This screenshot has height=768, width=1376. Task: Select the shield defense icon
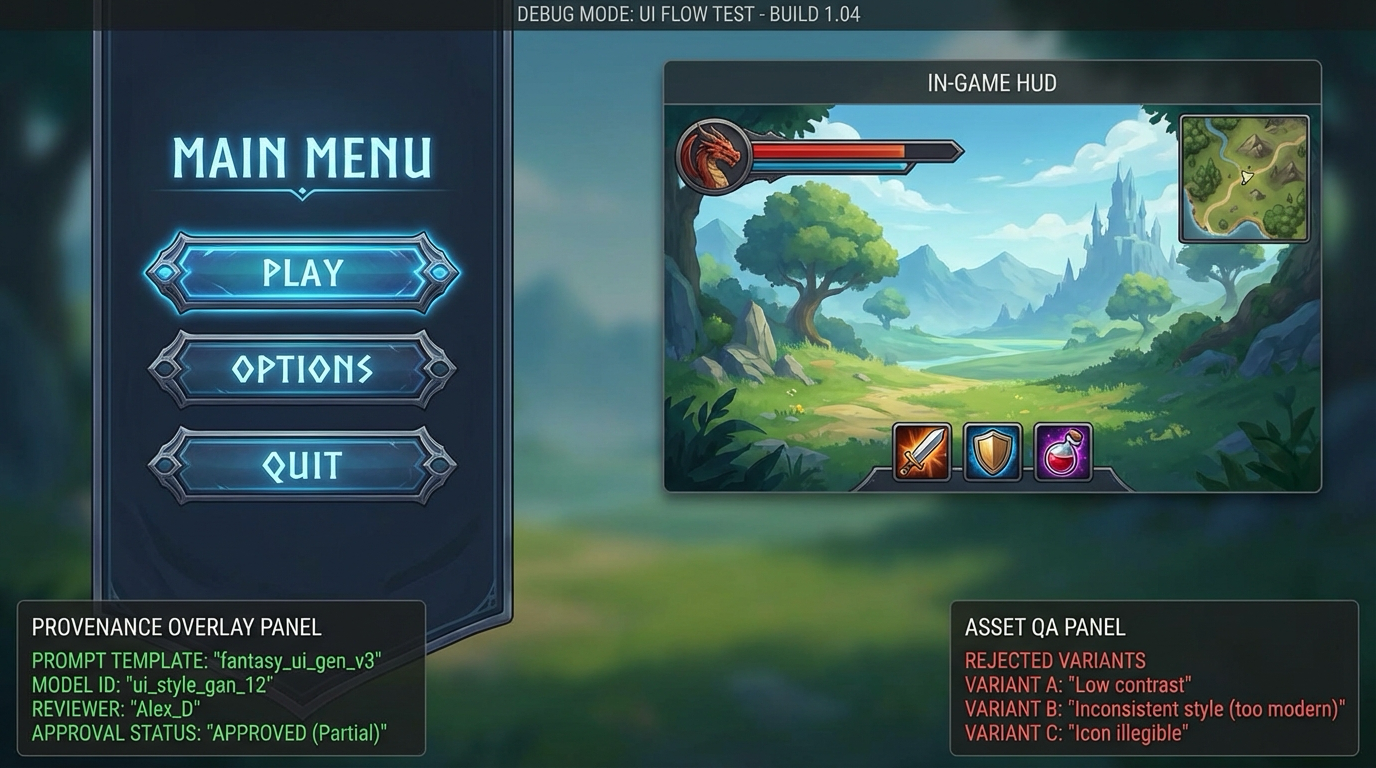click(992, 452)
